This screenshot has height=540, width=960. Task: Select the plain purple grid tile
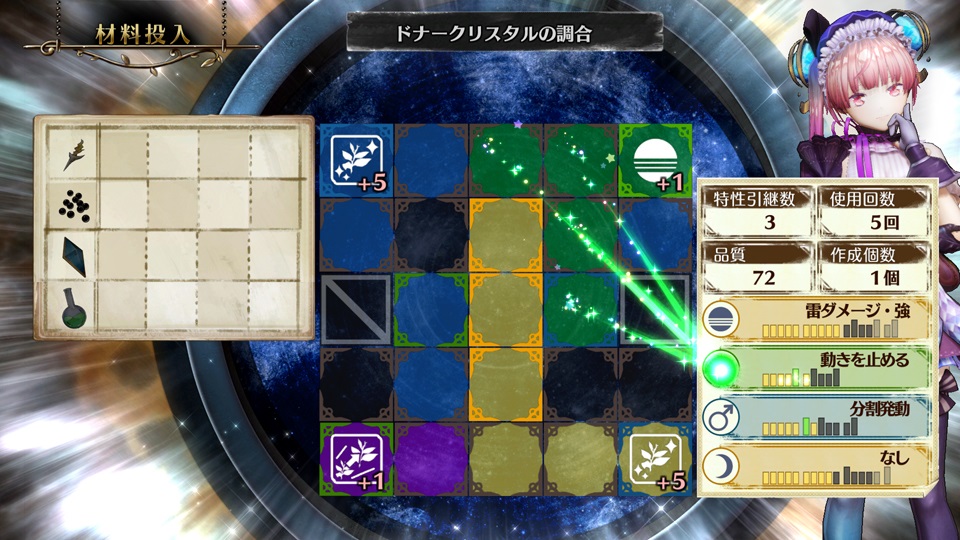(x=431, y=458)
